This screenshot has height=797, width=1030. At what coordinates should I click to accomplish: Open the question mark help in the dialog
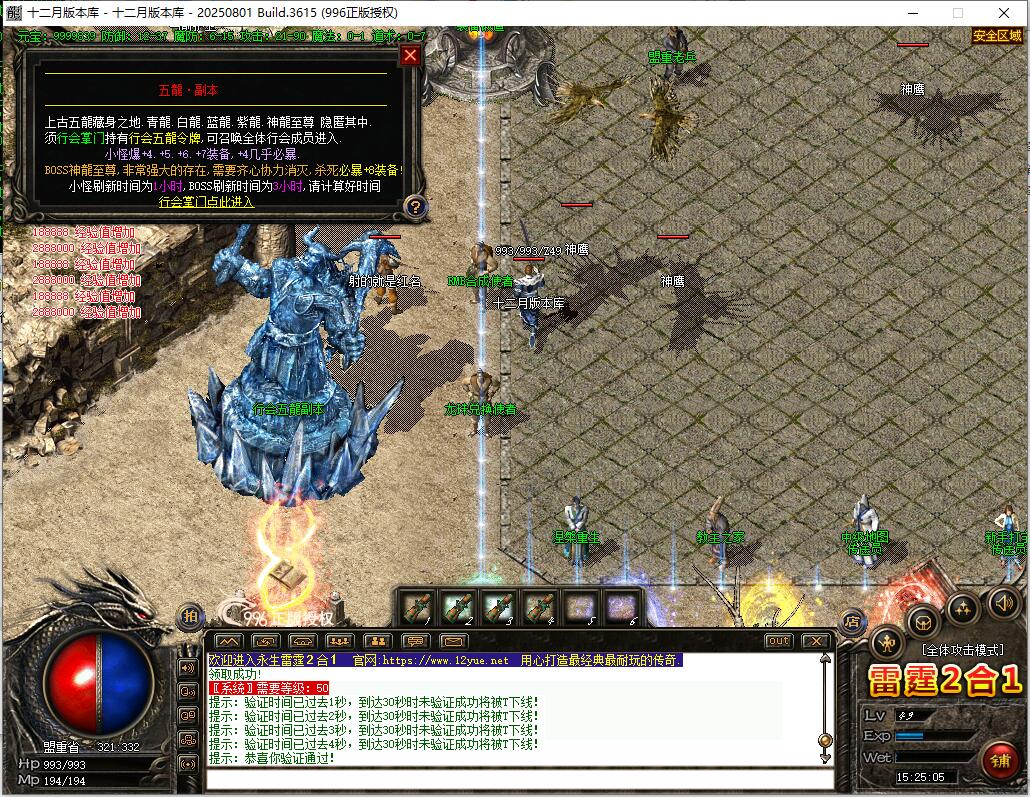click(414, 207)
